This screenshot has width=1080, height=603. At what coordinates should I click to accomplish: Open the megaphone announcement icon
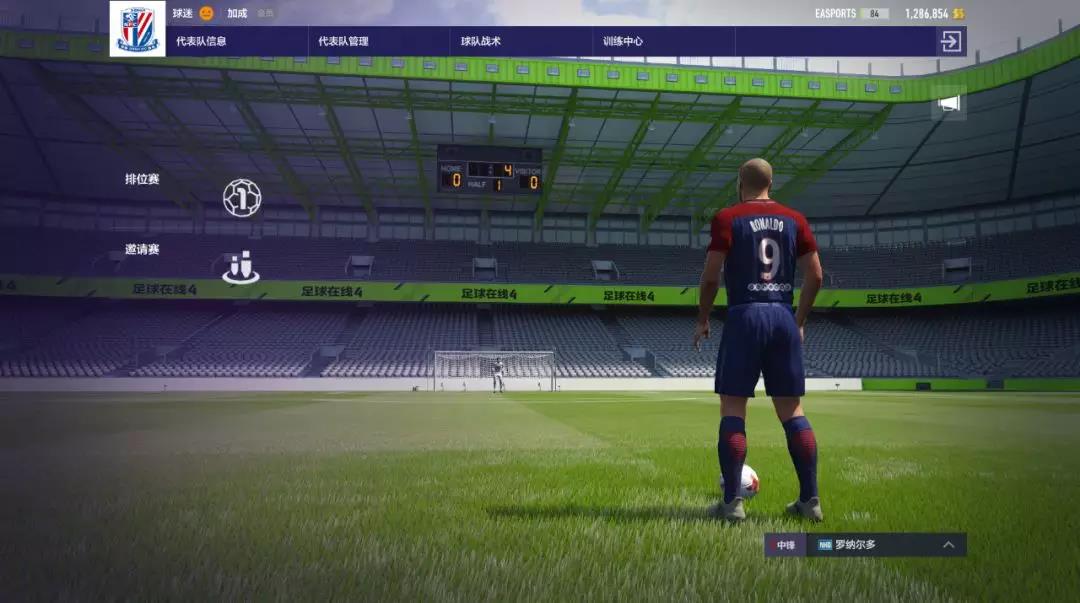pyautogui.click(x=949, y=103)
